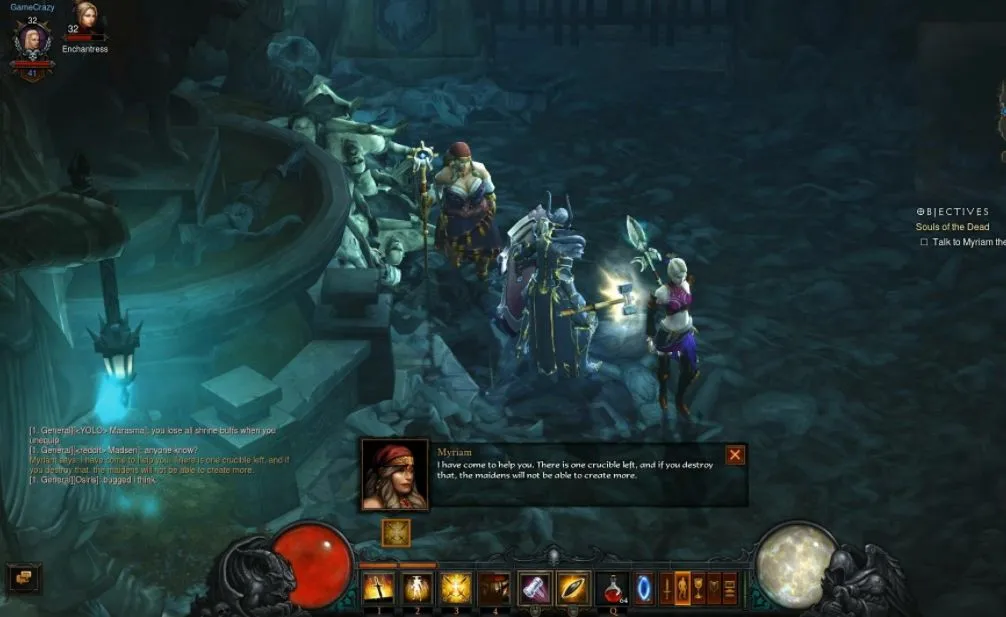The image size is (1006, 617).
Task: Collapse the Objectives tracker header
Action: (921, 212)
